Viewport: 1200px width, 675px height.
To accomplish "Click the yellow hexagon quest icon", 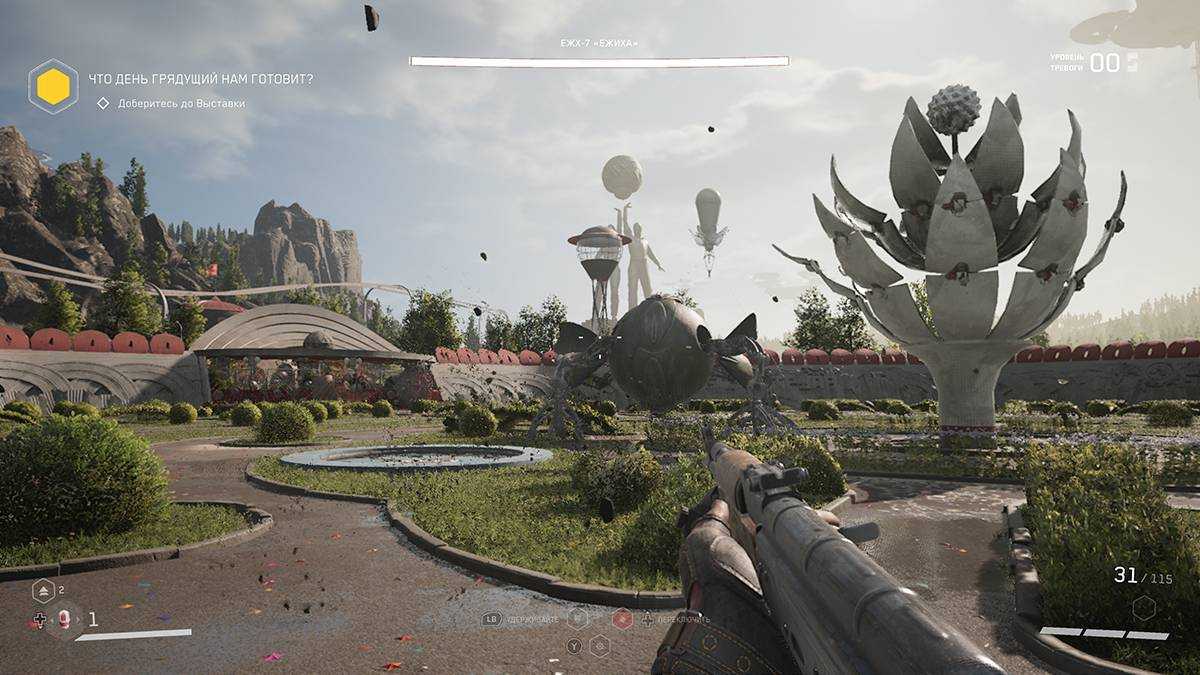I will 53,86.
